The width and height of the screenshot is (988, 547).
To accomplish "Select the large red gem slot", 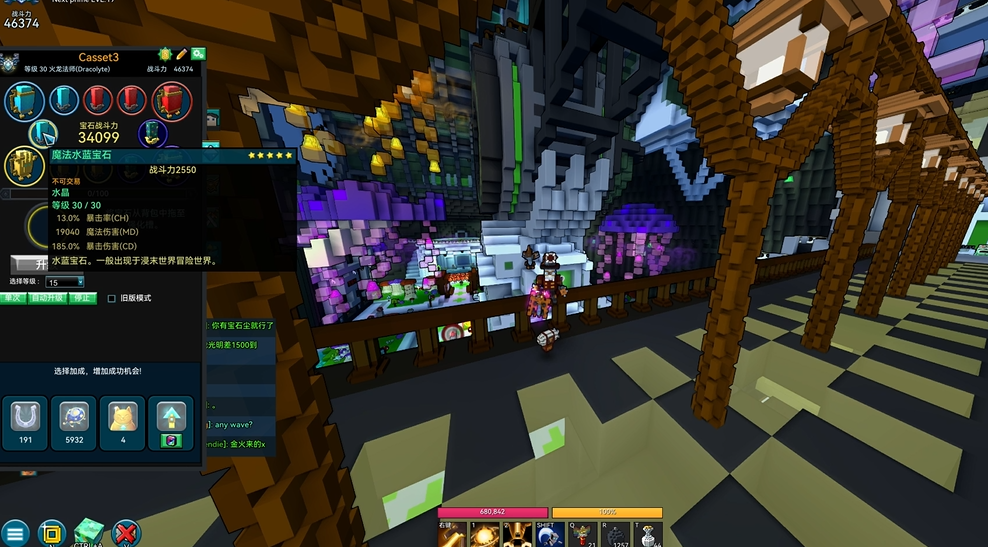I will tap(171, 100).
